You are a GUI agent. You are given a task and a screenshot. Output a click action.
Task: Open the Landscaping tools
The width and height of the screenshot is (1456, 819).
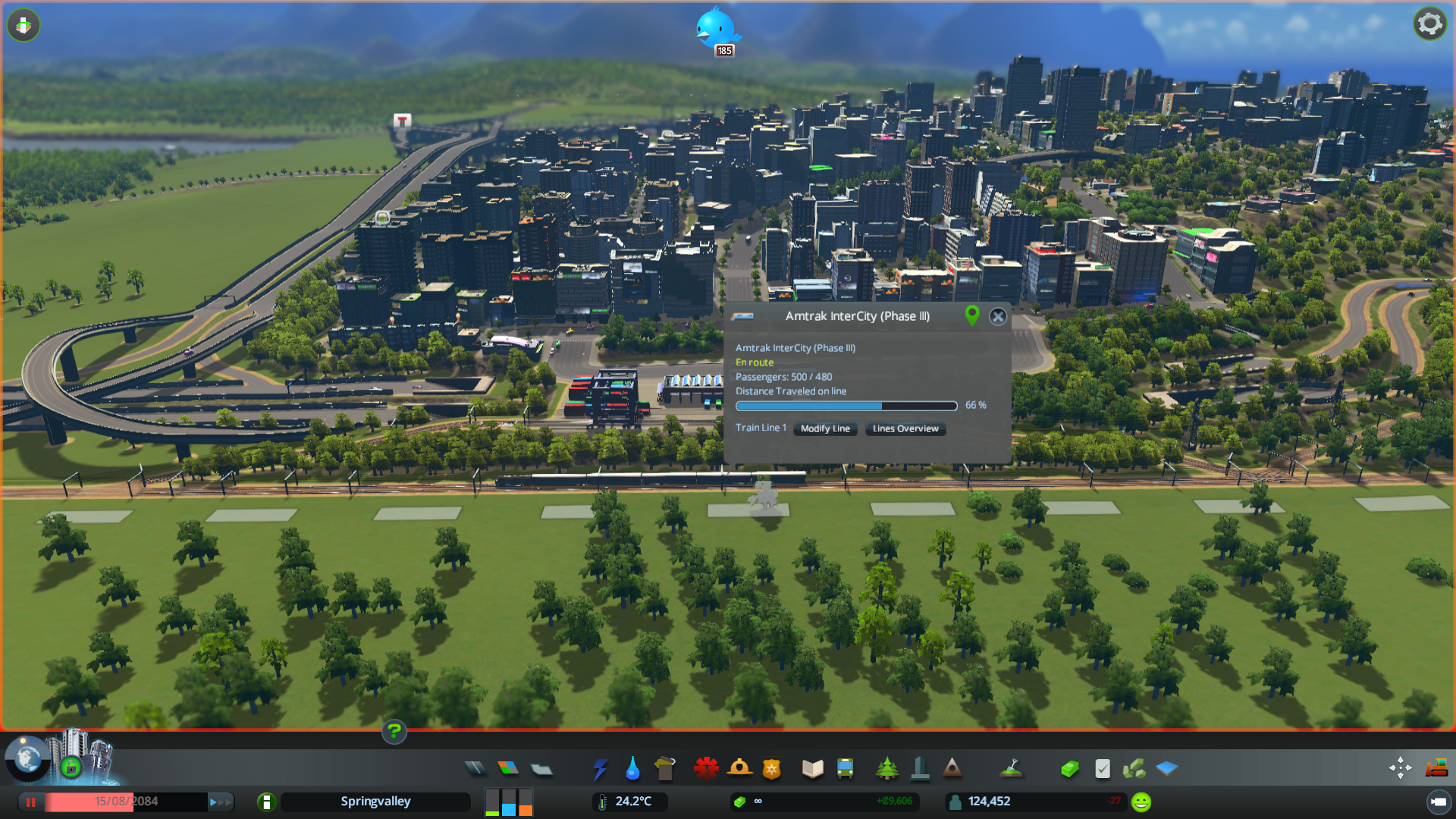(x=1012, y=768)
